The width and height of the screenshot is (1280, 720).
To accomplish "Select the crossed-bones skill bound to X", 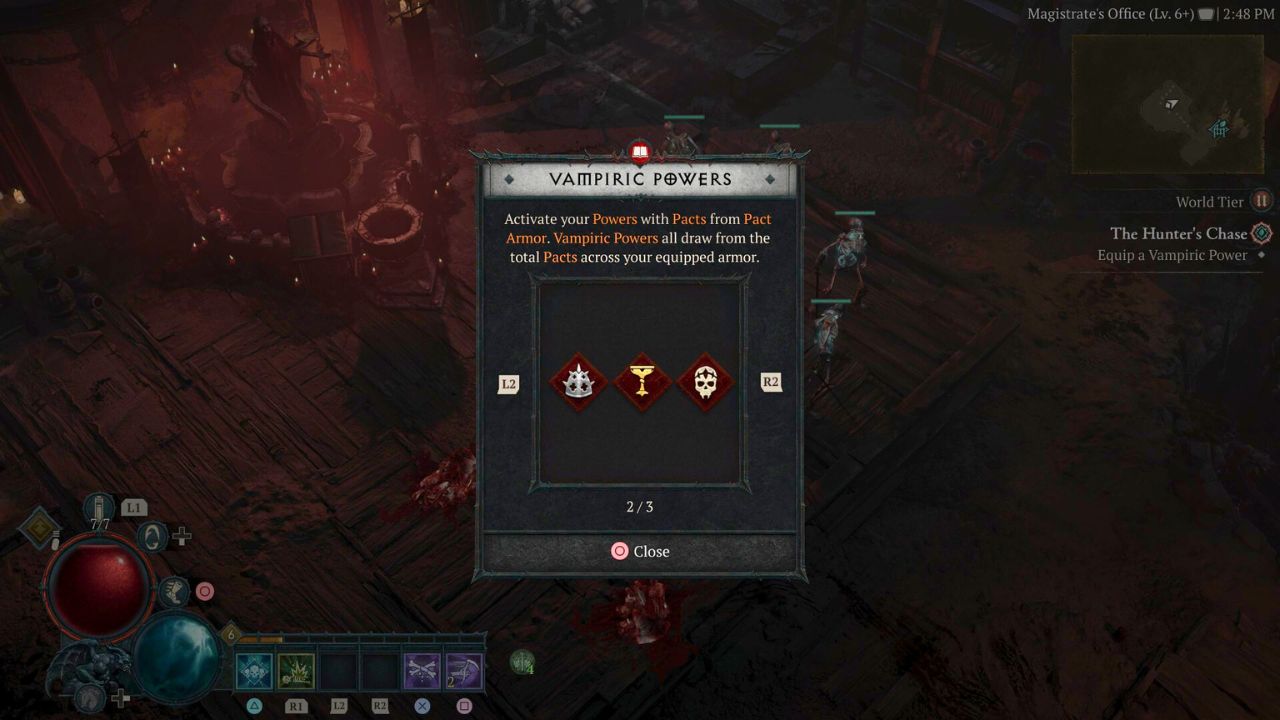I will coord(422,671).
